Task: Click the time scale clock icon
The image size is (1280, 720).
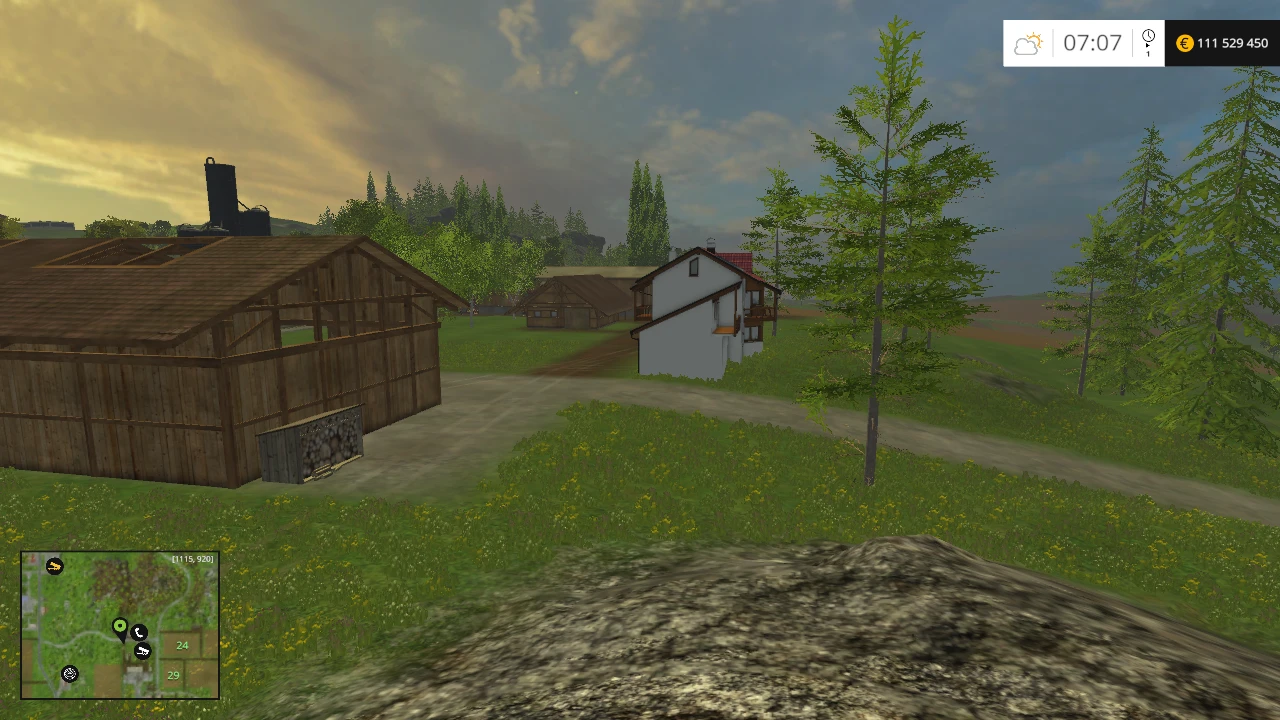Action: (x=1148, y=34)
